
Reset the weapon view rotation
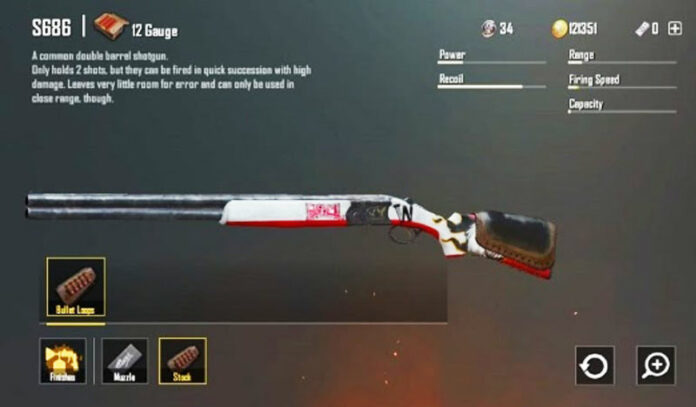[595, 366]
